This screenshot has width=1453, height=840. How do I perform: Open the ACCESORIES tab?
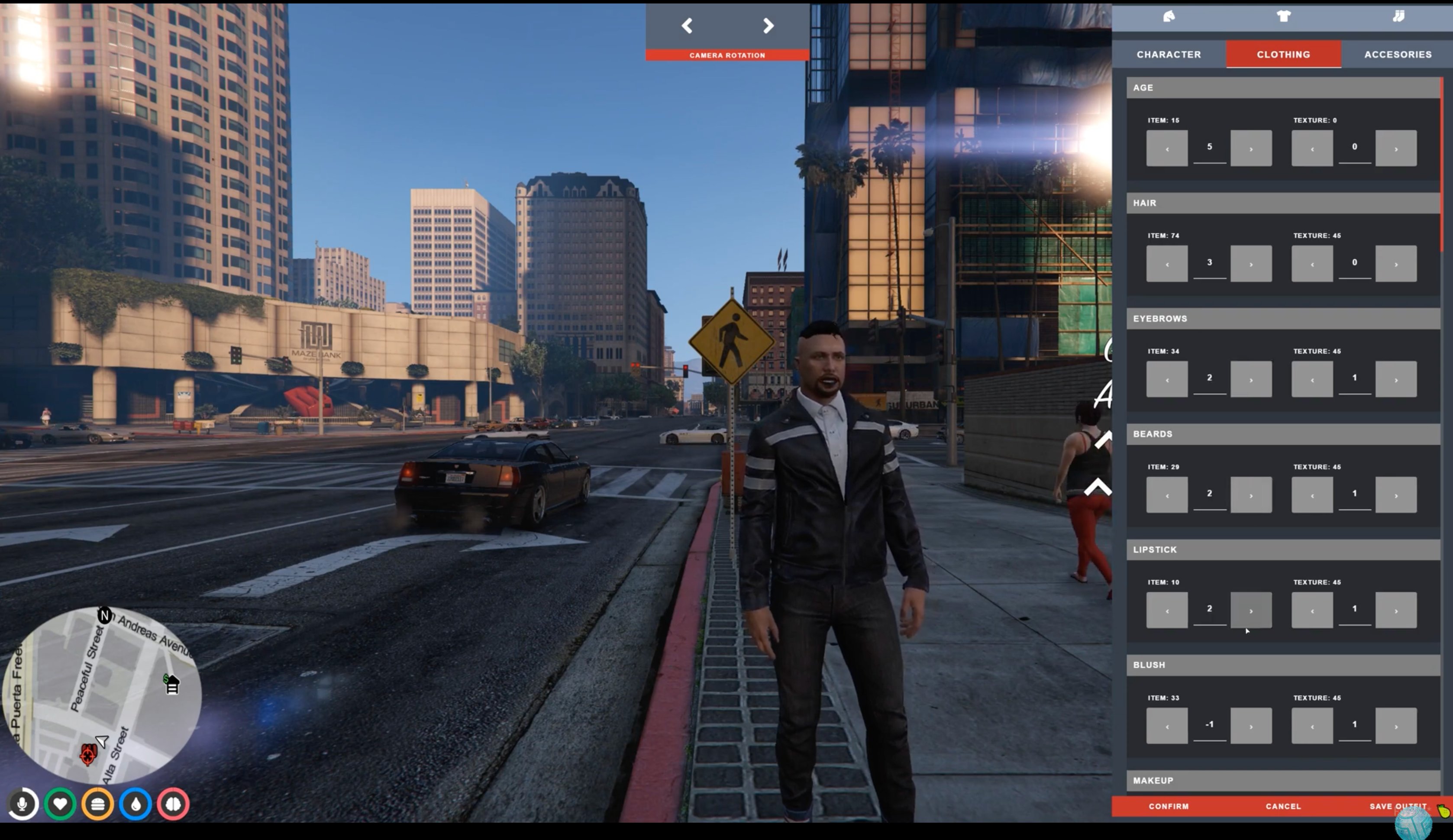[x=1398, y=54]
